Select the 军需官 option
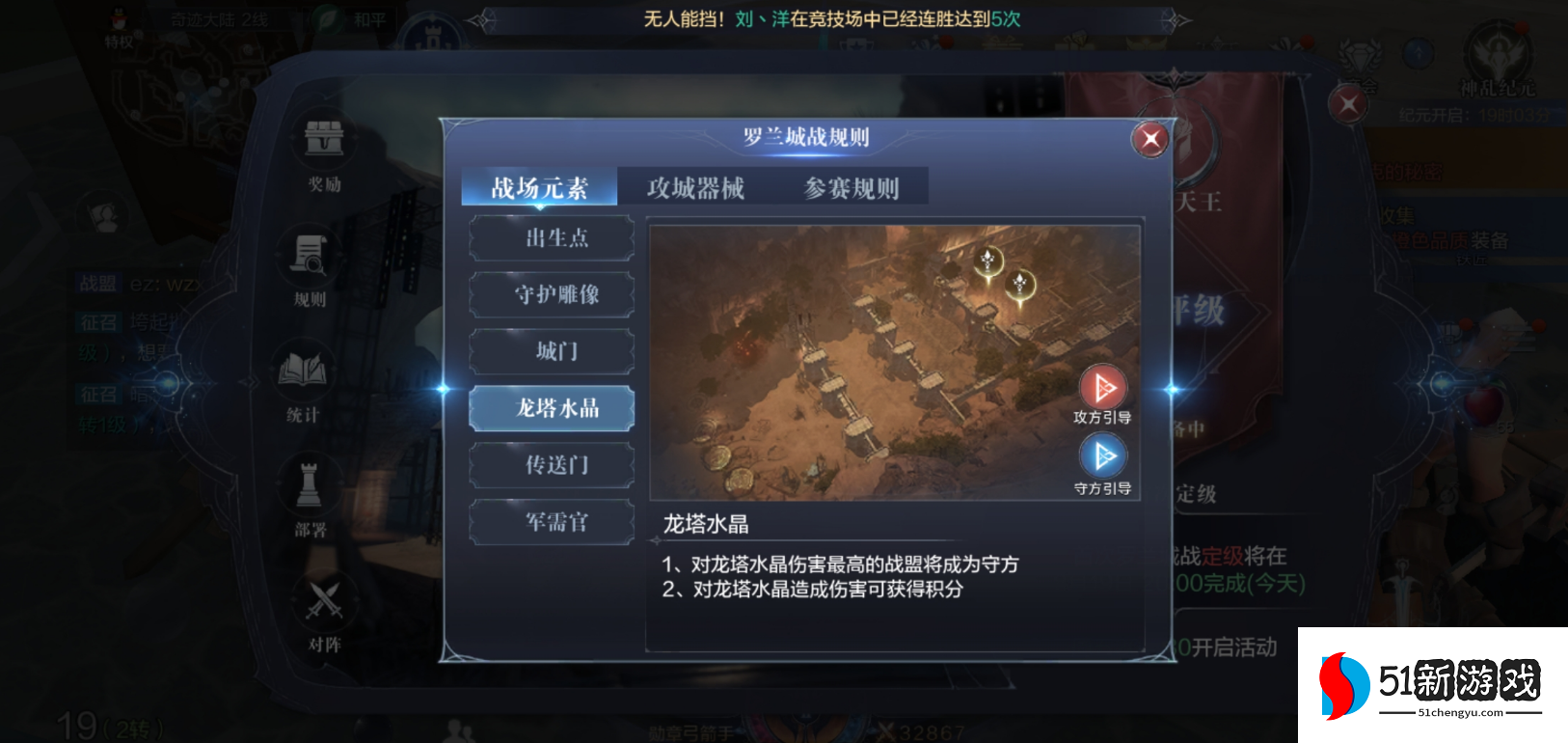Screen dimensions: 1568x743 (552, 522)
